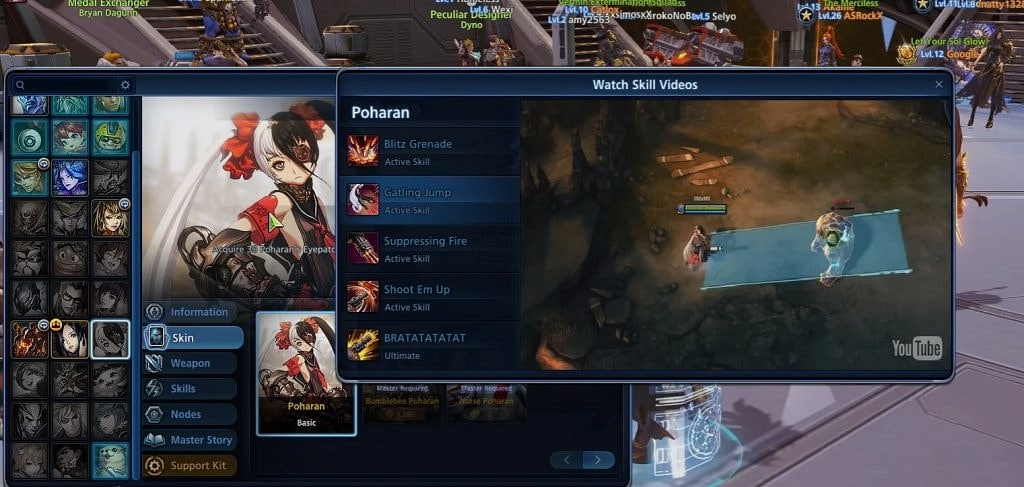Viewport: 1024px width, 487px height.
Task: Show the Shoot Em Up skill video
Action: click(431, 296)
